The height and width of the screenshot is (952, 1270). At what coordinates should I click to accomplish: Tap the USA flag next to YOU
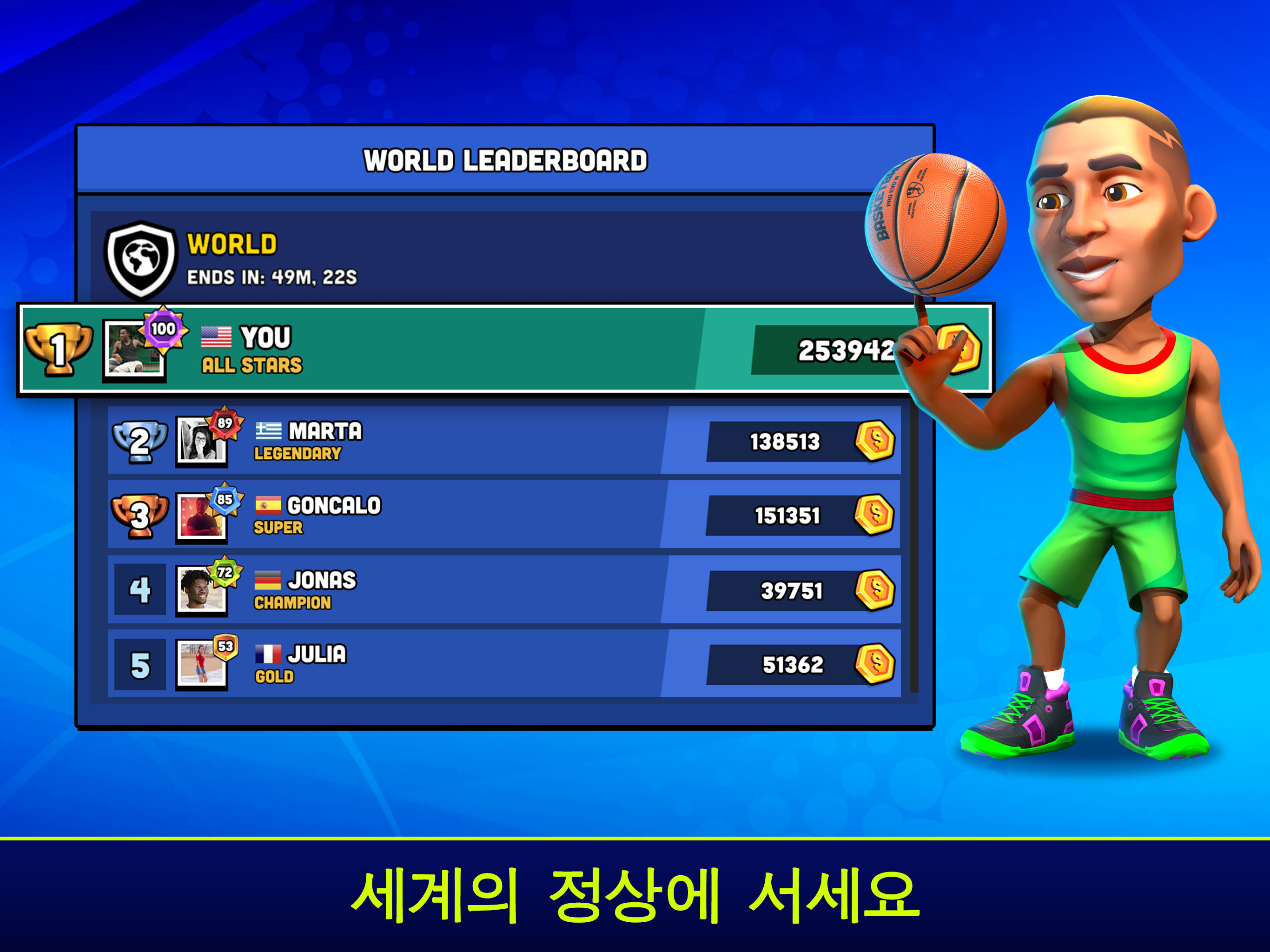218,337
